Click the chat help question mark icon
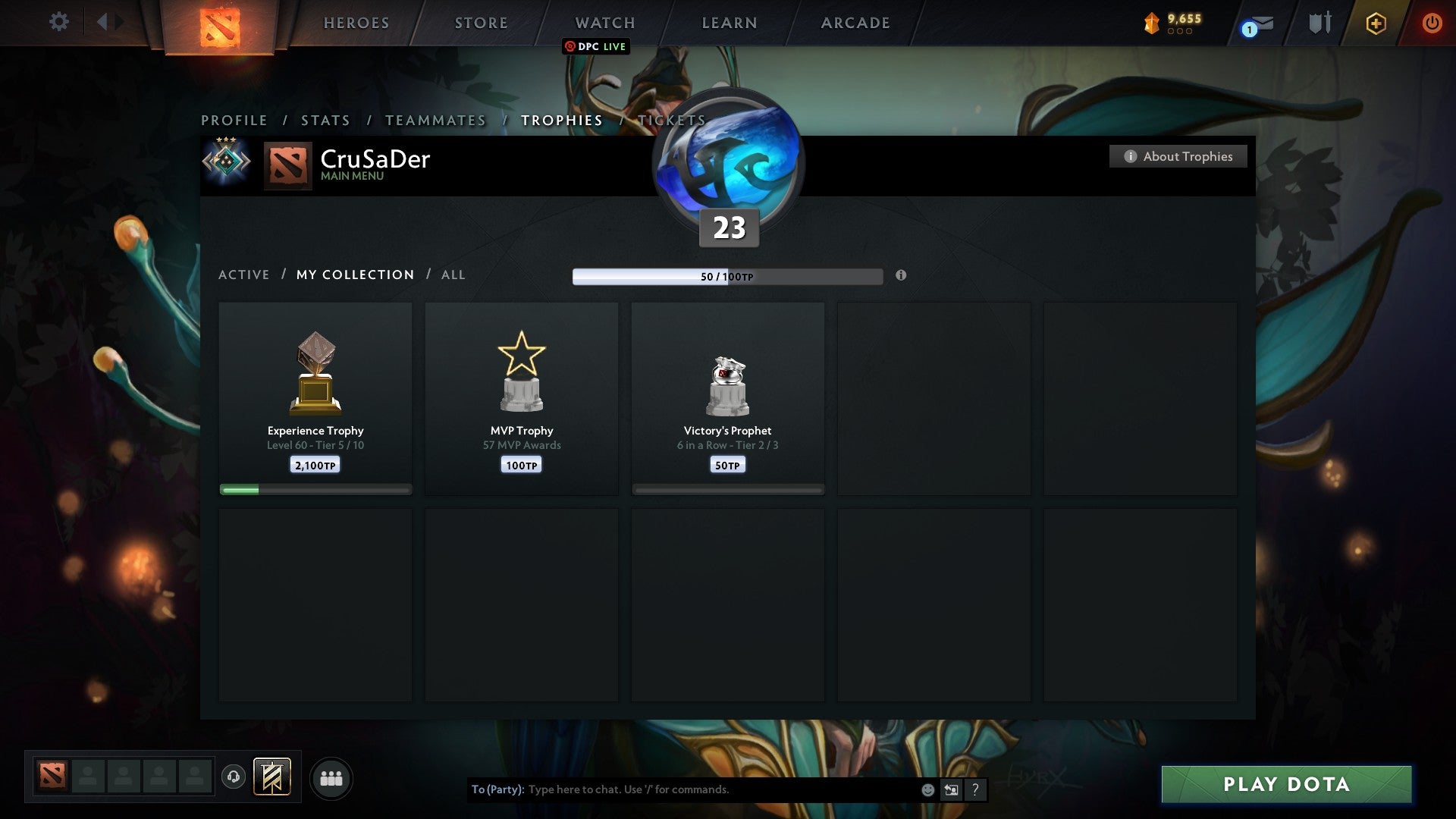The image size is (1456, 819). pos(974,789)
